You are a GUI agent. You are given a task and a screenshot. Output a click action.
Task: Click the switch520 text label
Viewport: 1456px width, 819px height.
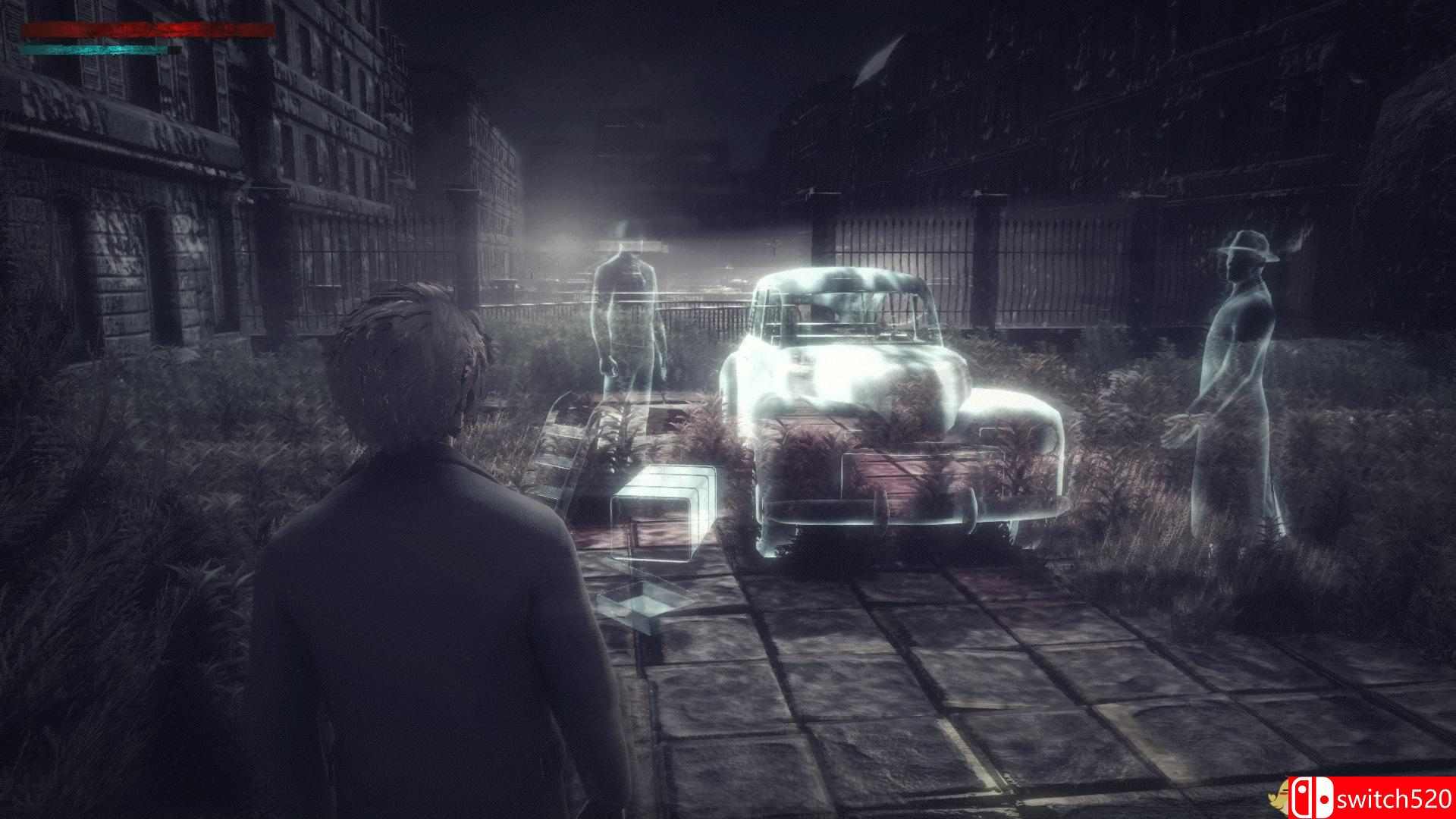coord(1395,800)
